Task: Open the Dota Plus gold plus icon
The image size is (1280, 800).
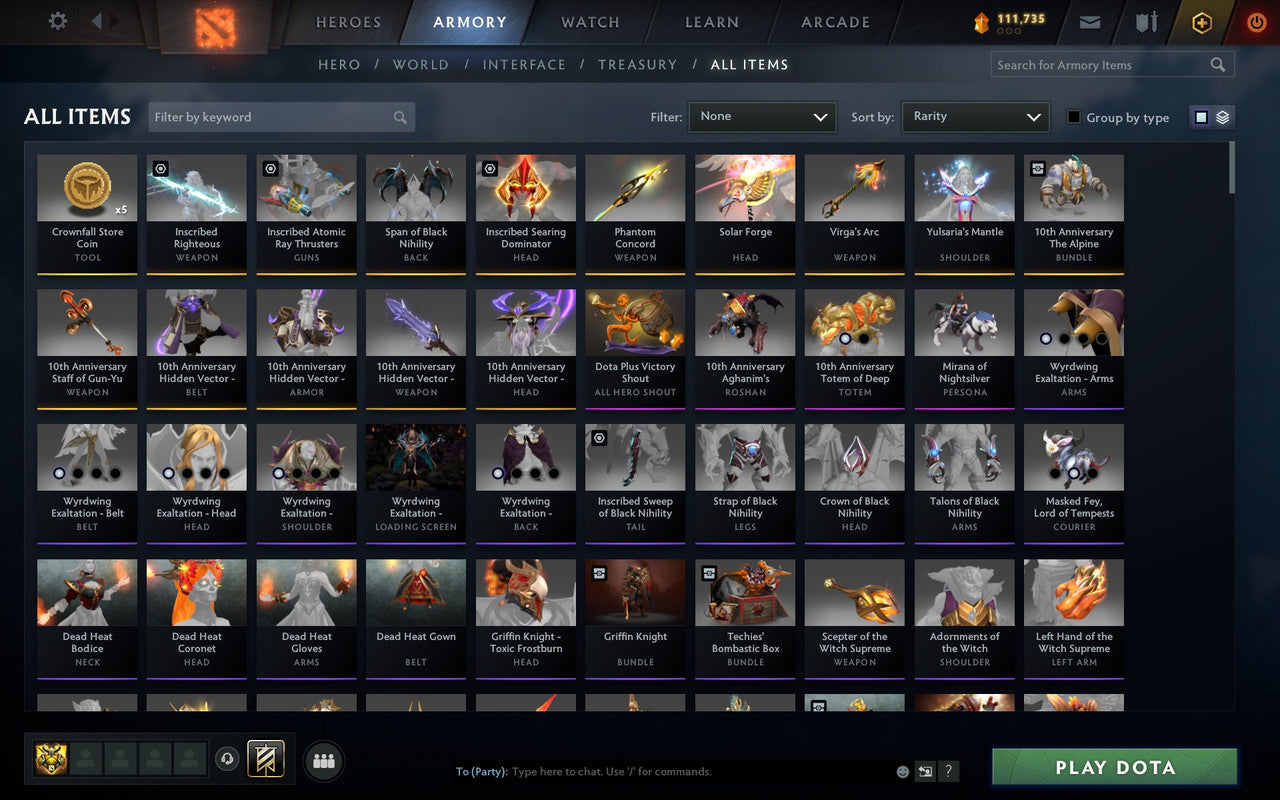Action: (1201, 22)
